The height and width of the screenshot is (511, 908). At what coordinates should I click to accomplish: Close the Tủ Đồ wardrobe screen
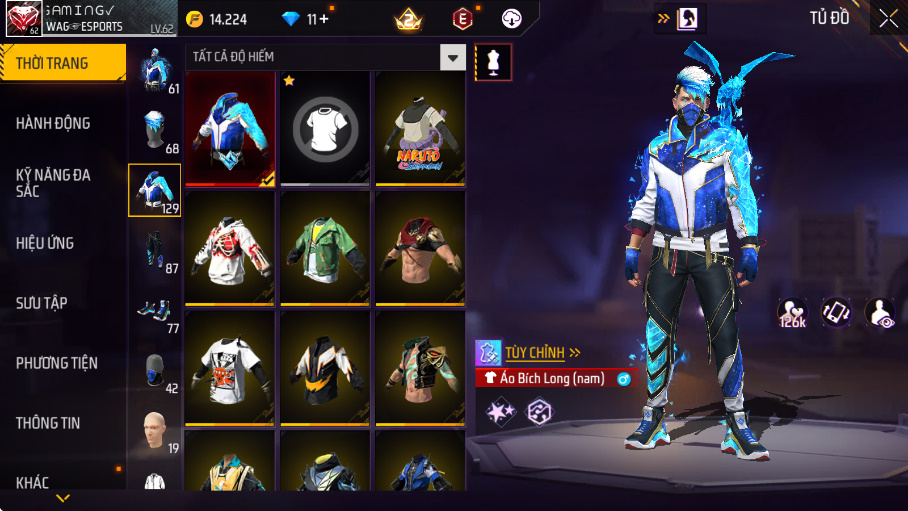coord(888,17)
